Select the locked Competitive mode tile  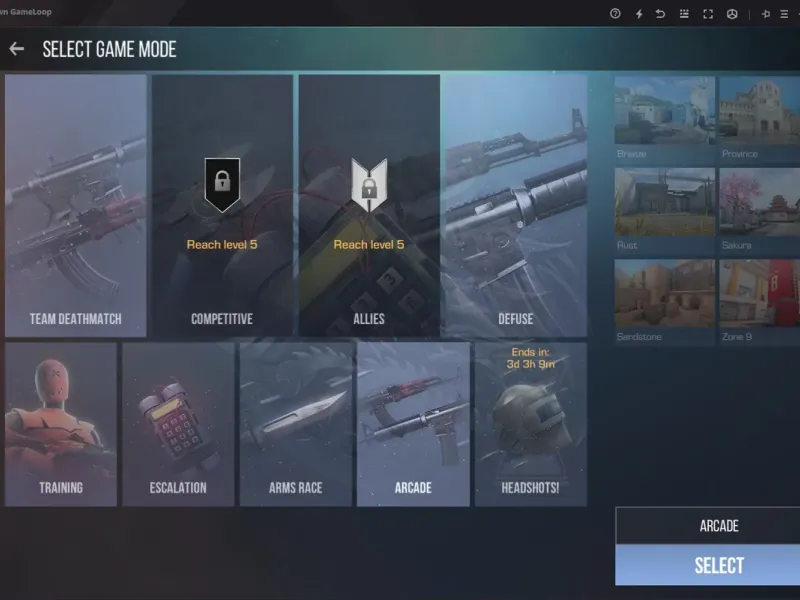[x=222, y=205]
